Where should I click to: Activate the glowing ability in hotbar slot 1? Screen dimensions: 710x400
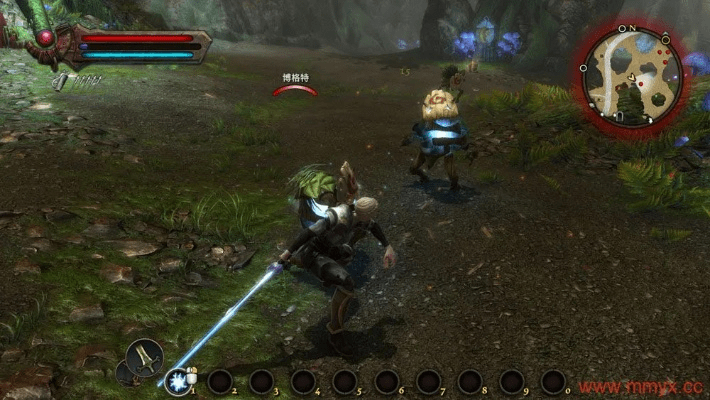coord(178,381)
